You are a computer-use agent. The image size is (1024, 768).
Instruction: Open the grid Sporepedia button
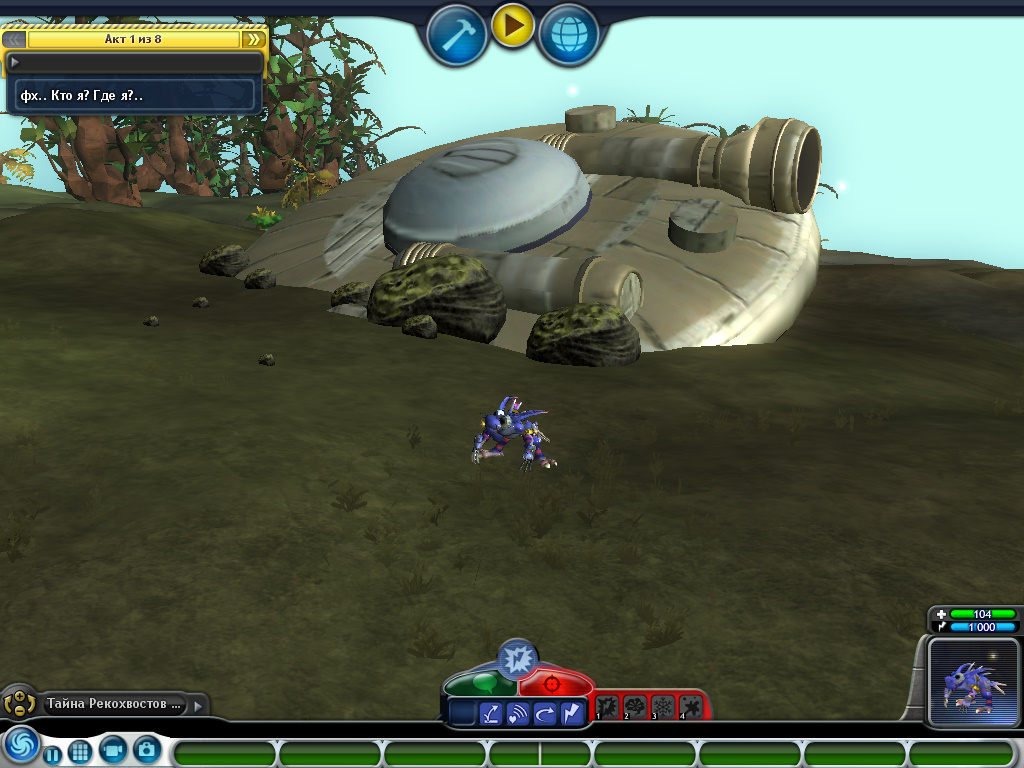pos(80,751)
